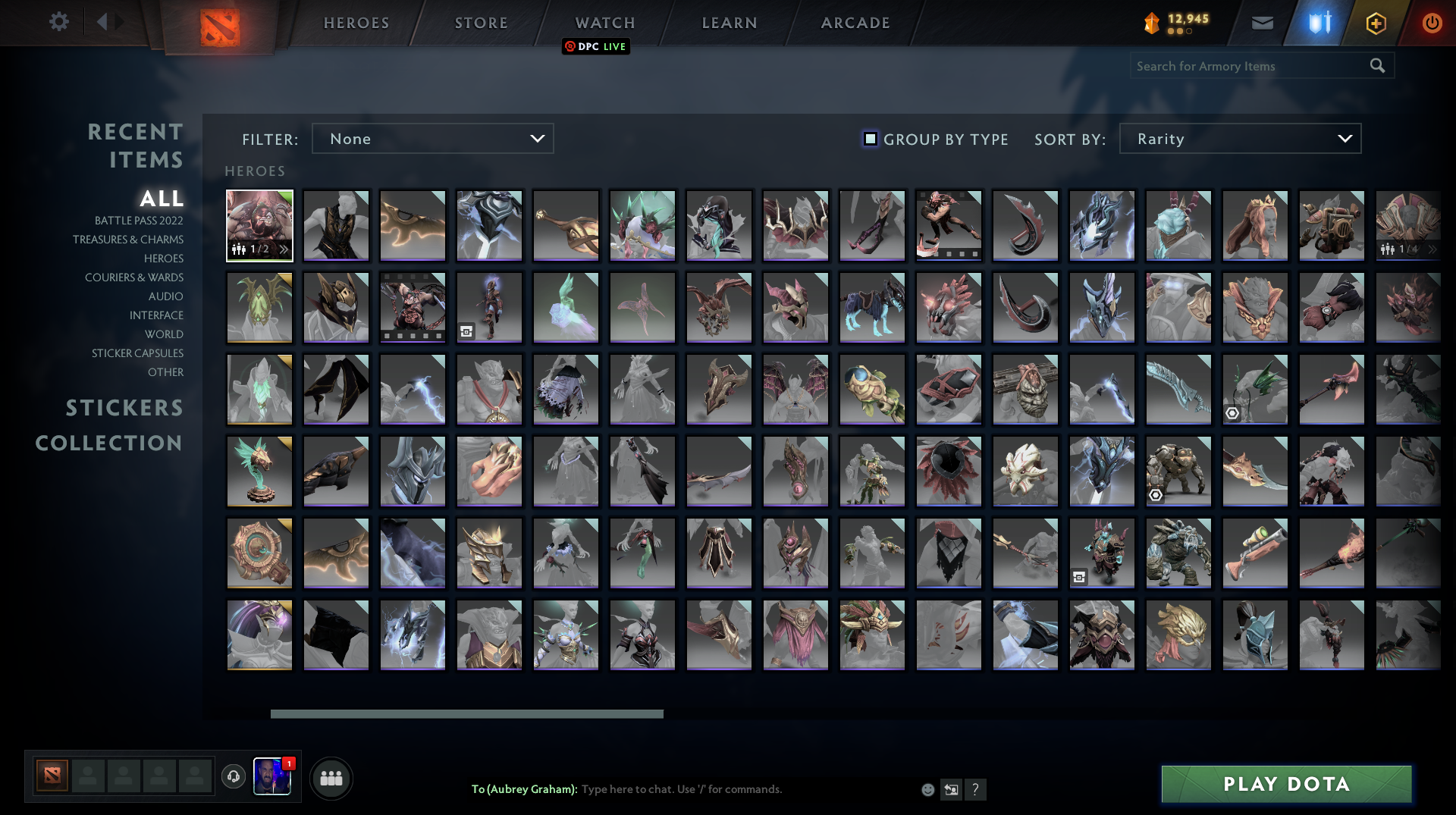Open the ARCADE menu tab
This screenshot has height=815, width=1456.
pyautogui.click(x=855, y=23)
